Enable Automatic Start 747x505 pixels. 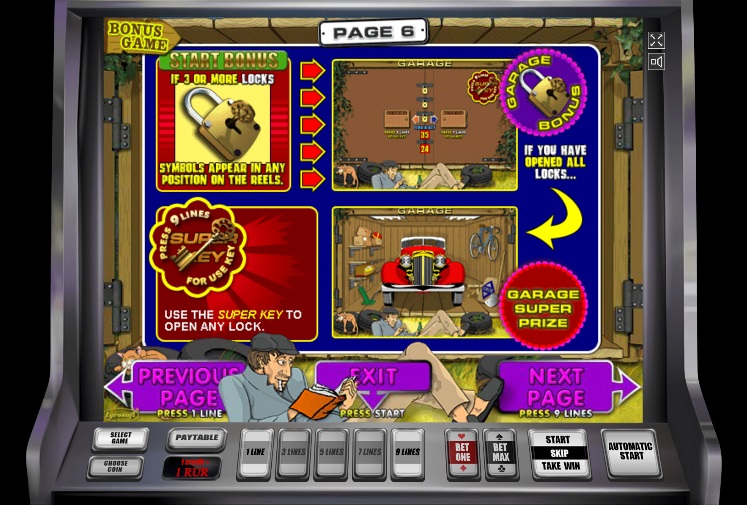coord(630,452)
